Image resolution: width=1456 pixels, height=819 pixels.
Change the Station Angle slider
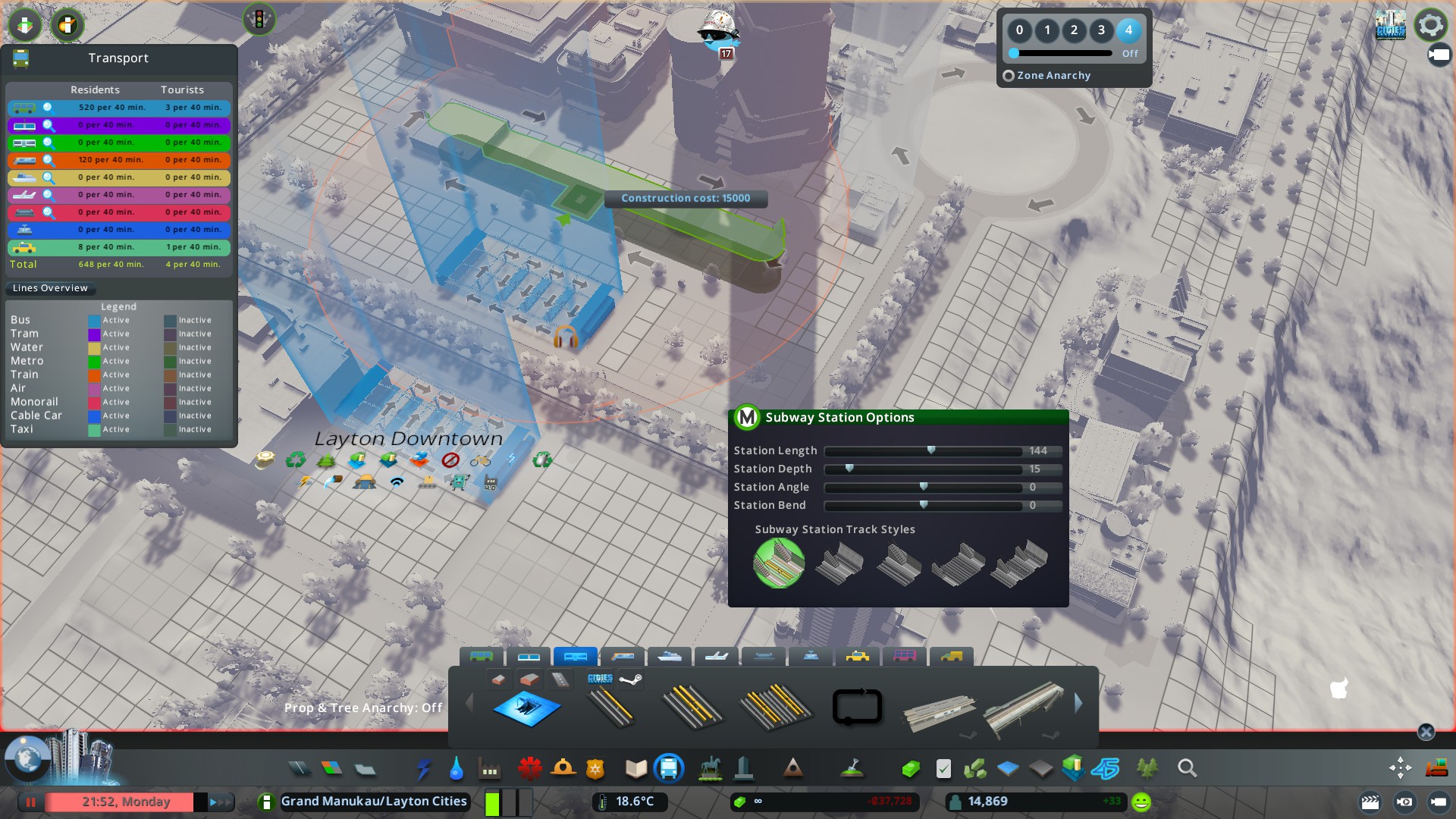[x=924, y=487]
